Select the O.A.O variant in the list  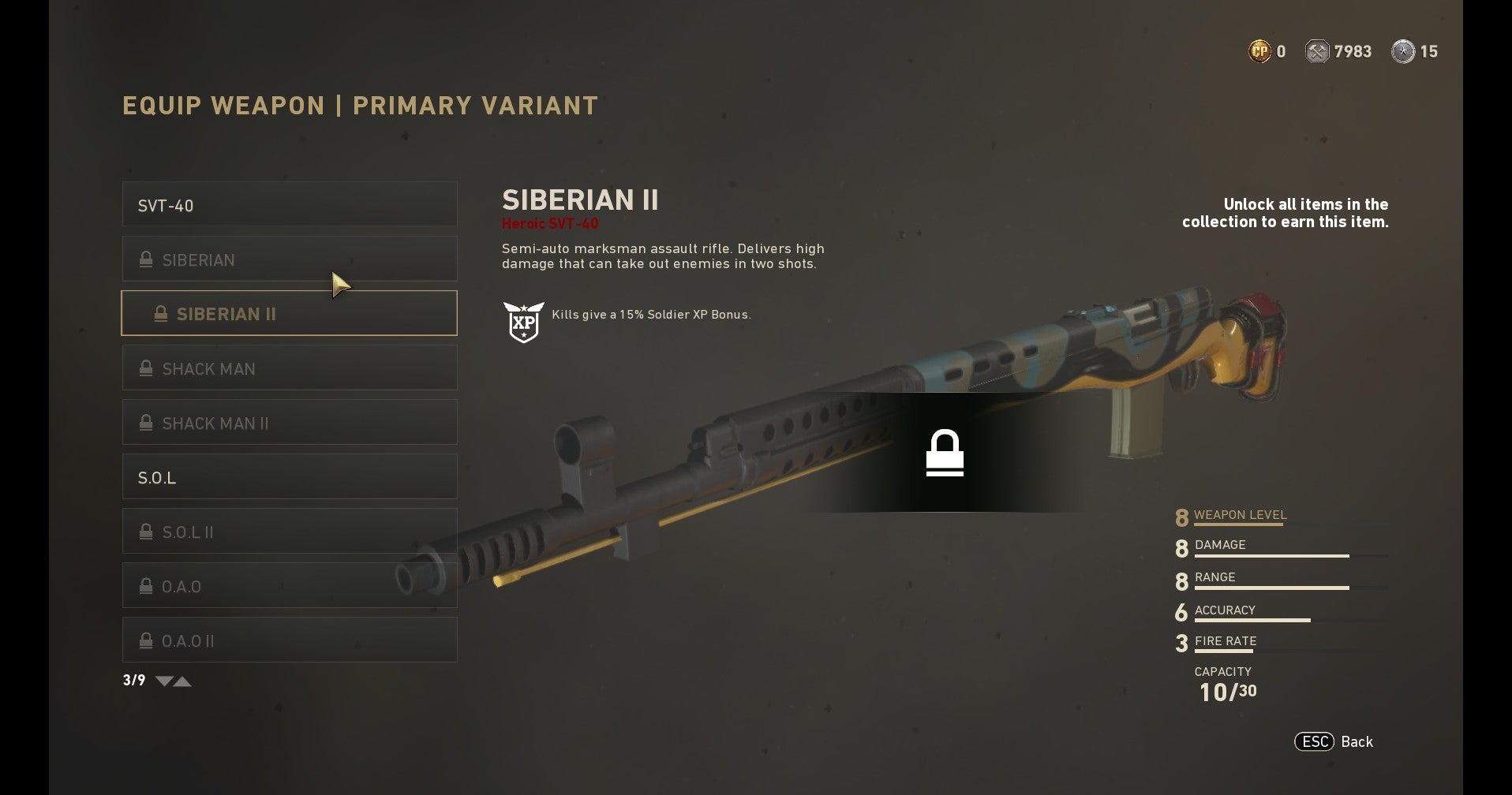pos(289,585)
